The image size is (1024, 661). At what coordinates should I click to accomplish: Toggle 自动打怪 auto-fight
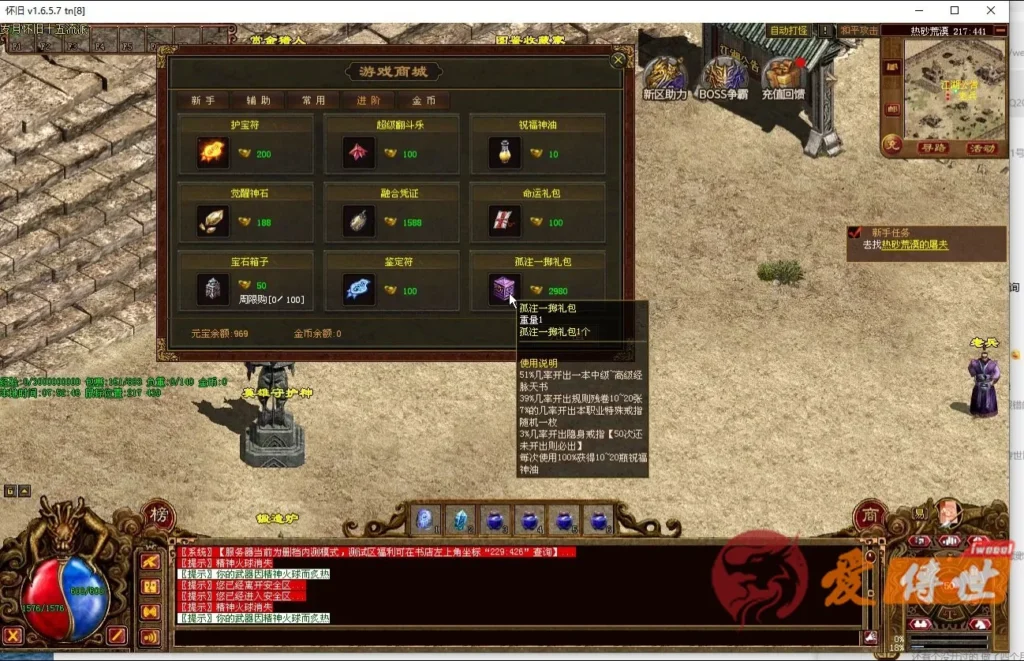788,31
